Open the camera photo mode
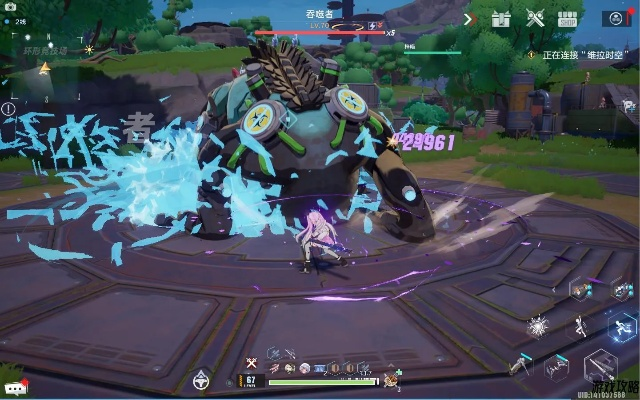 click(x=9, y=6)
